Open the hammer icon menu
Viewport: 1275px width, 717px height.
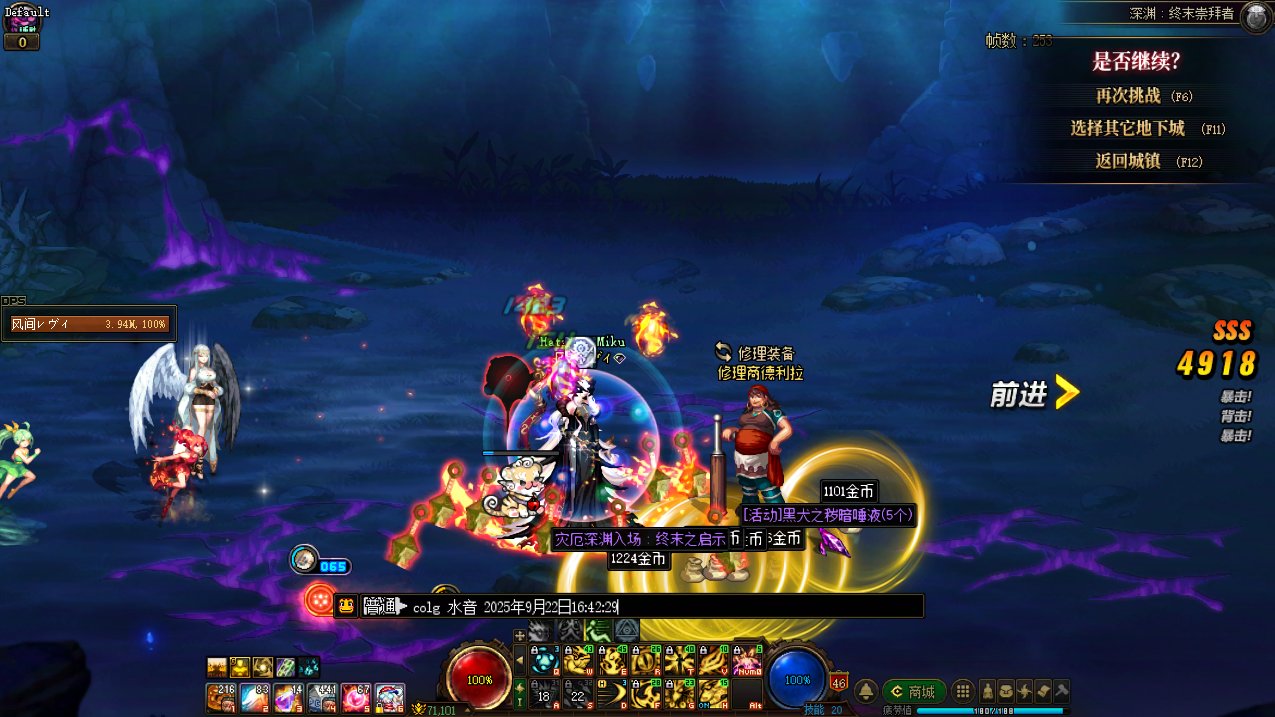tap(1062, 691)
